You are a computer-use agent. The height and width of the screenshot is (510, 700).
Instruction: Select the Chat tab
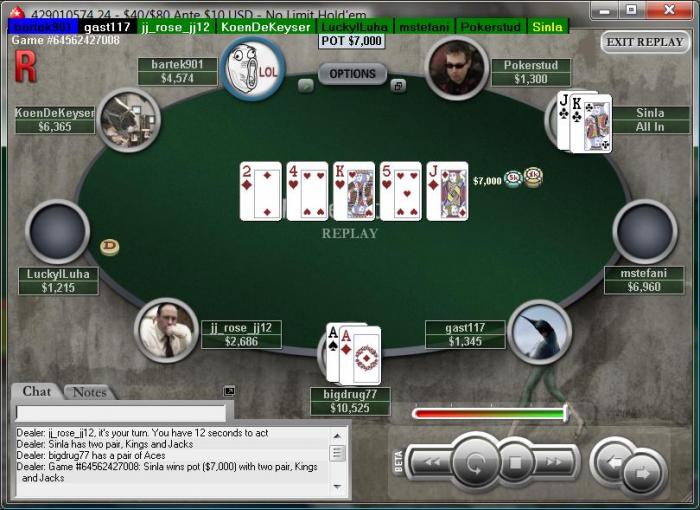pyautogui.click(x=37, y=392)
